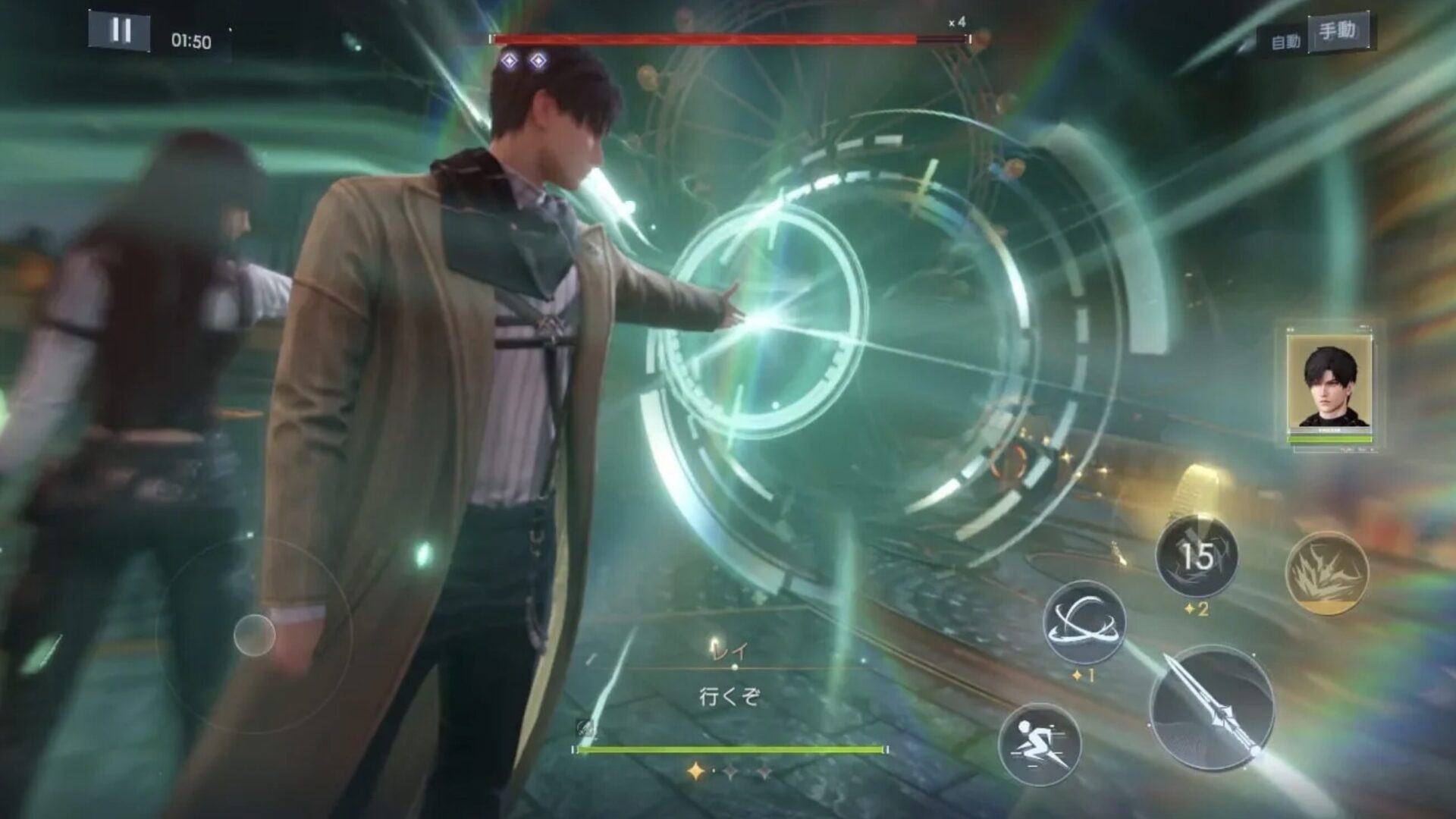Dodge with the running figure button
The image size is (1456, 819).
pyautogui.click(x=1038, y=742)
